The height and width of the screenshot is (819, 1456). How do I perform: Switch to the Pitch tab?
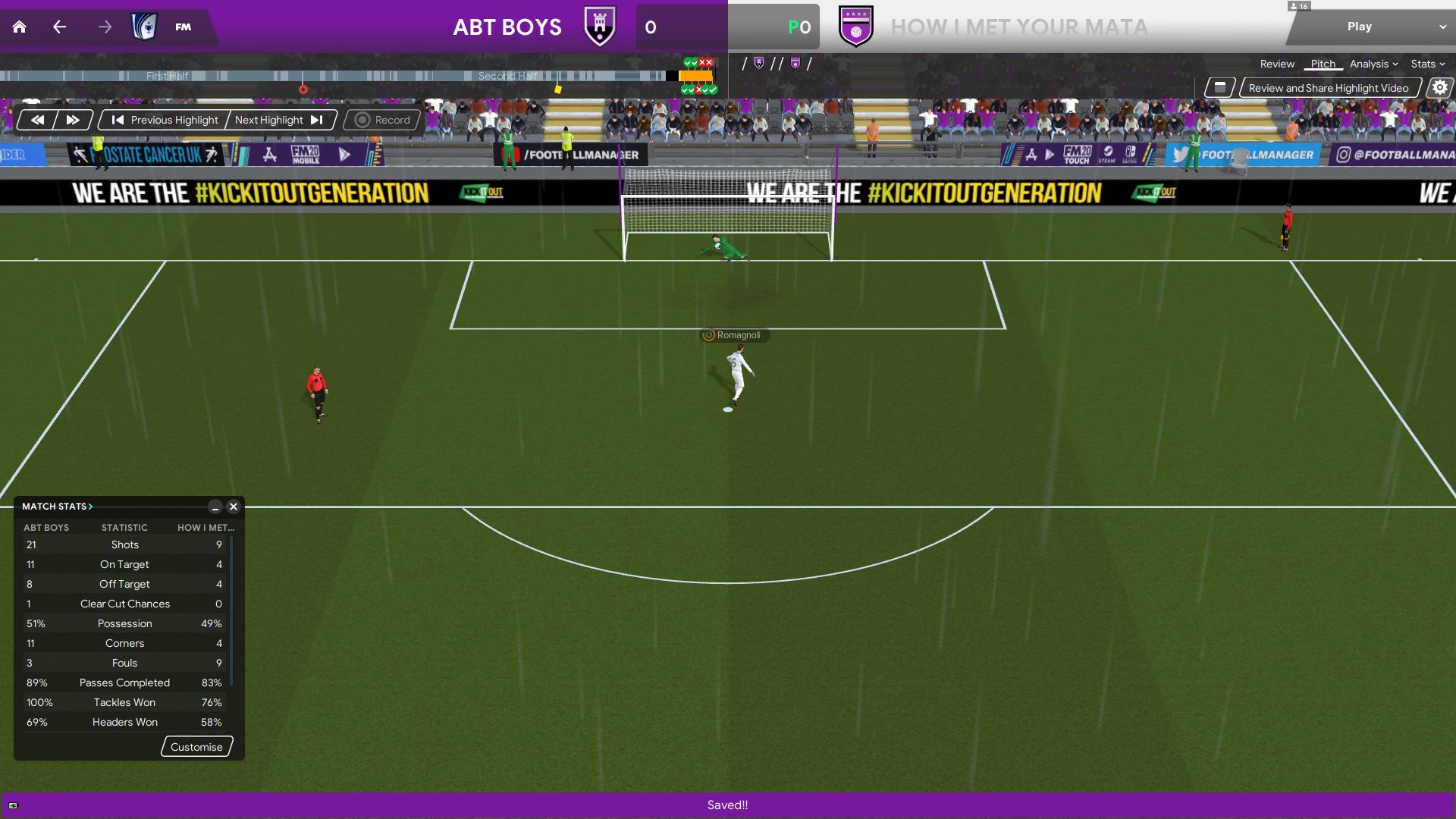pyautogui.click(x=1323, y=64)
